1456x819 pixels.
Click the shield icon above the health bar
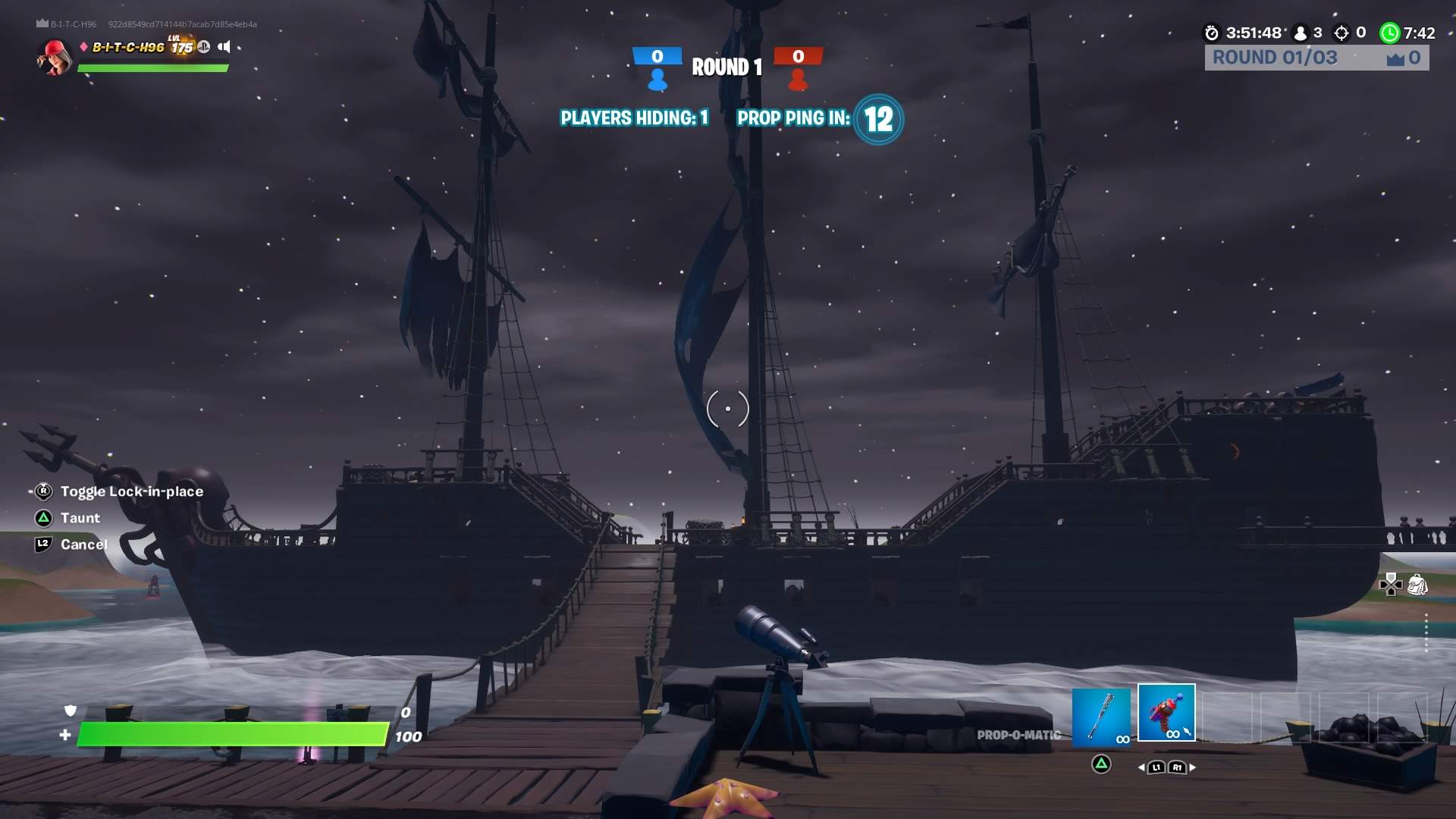click(x=68, y=711)
